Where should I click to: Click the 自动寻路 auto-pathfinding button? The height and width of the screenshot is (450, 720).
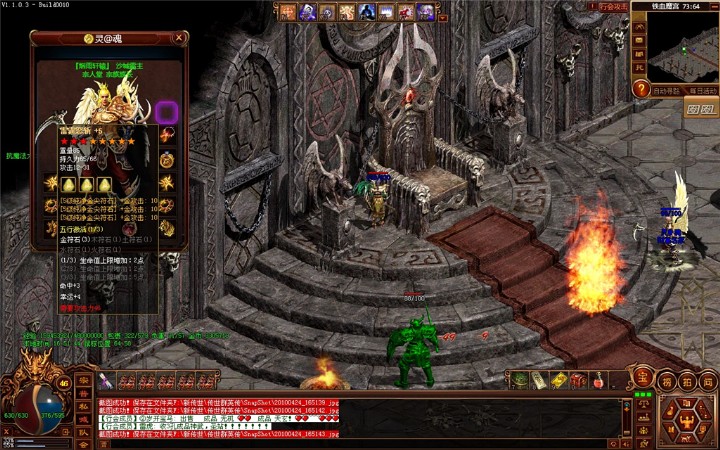(x=667, y=90)
